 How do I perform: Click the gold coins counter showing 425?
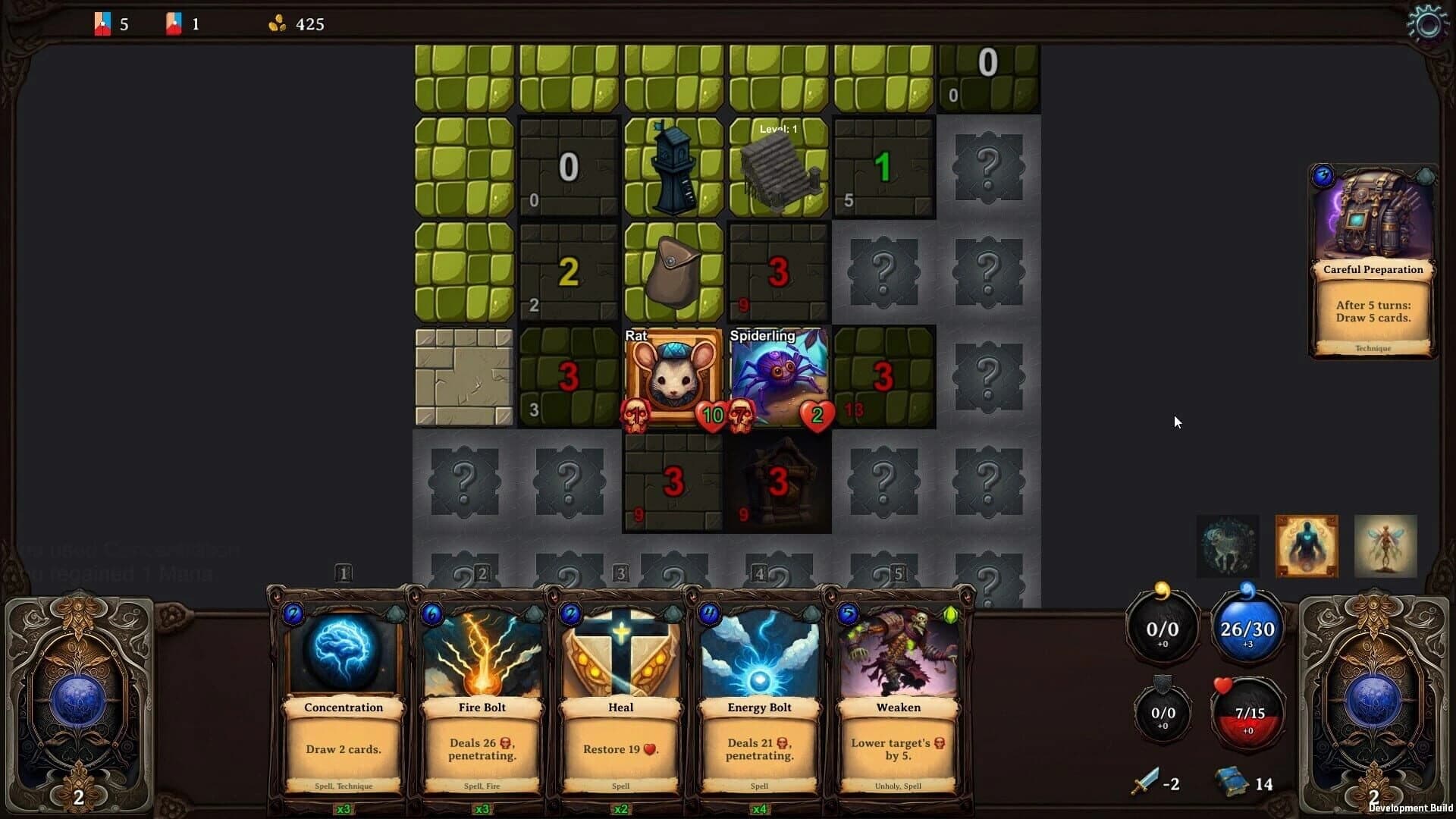pyautogui.click(x=294, y=24)
